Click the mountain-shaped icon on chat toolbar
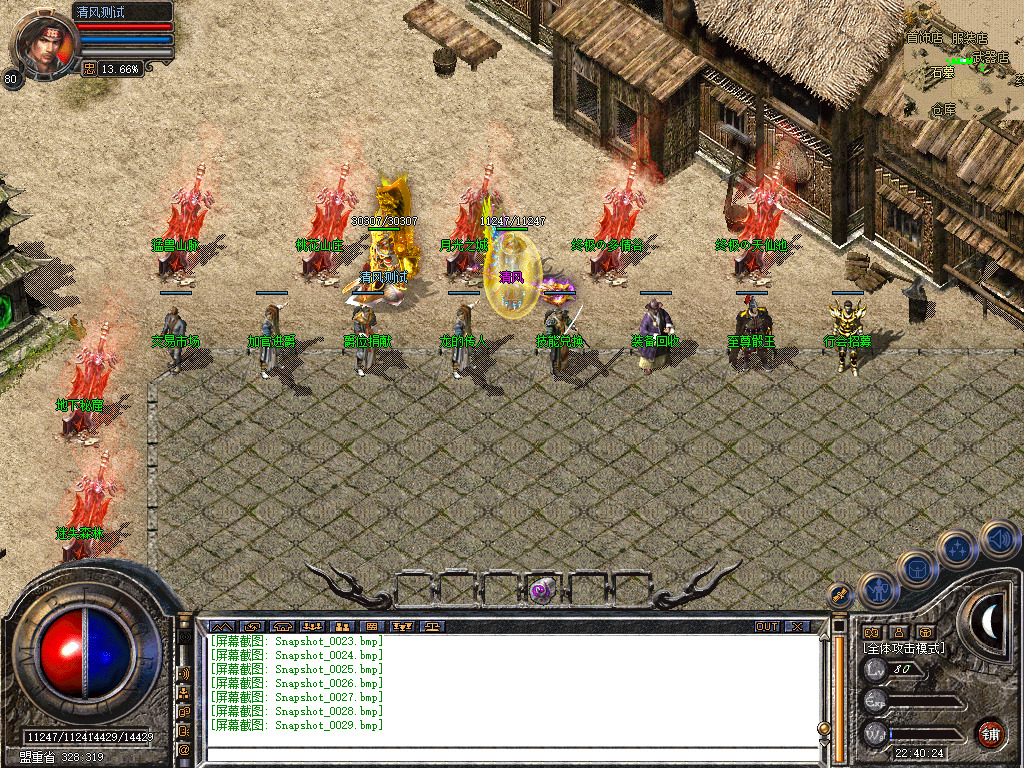This screenshot has height=768, width=1024. [x=220, y=627]
